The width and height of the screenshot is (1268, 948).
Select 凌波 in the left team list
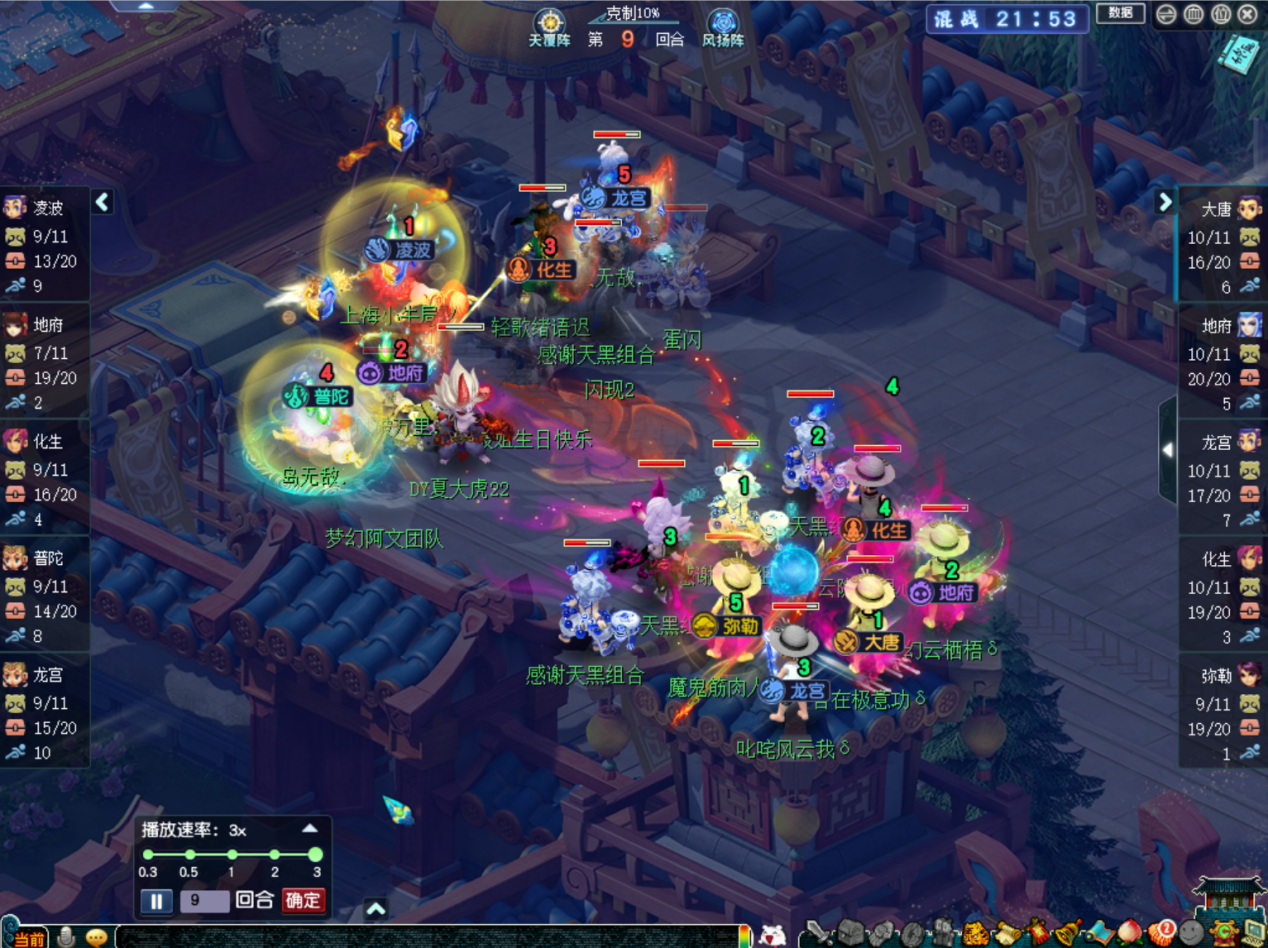pos(45,208)
